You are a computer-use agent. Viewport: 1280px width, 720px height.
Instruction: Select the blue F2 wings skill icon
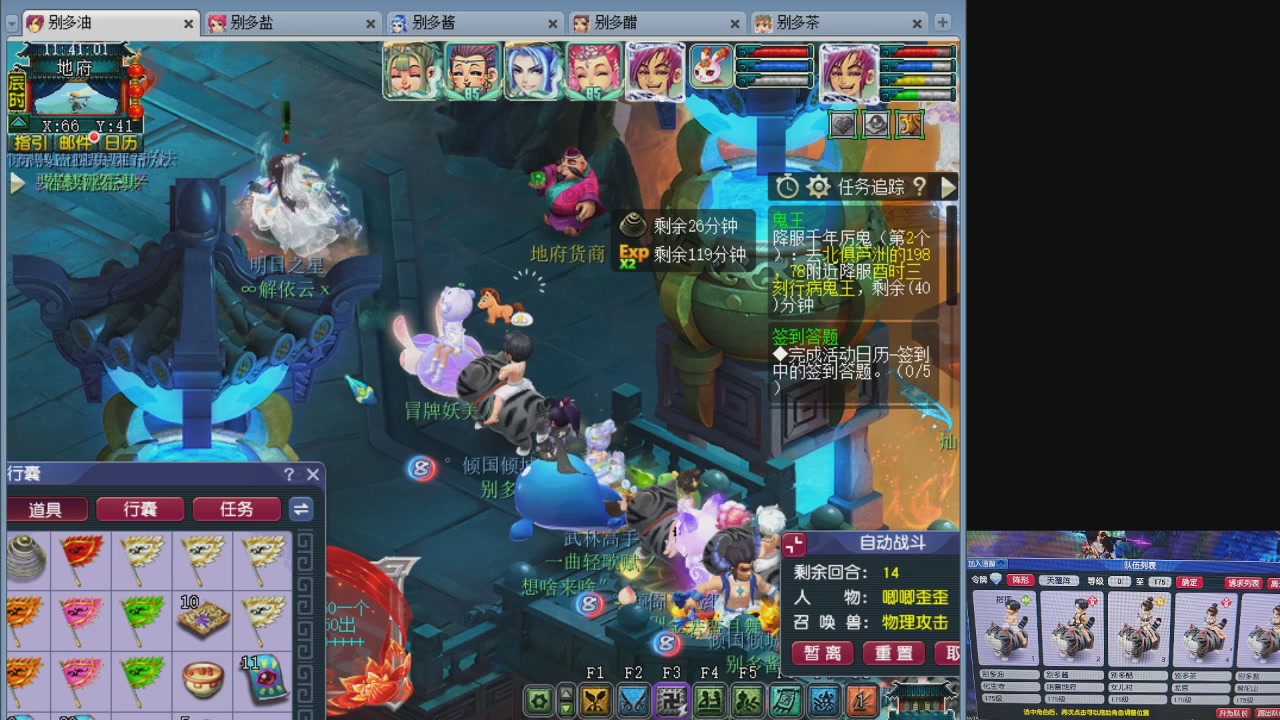[635, 700]
